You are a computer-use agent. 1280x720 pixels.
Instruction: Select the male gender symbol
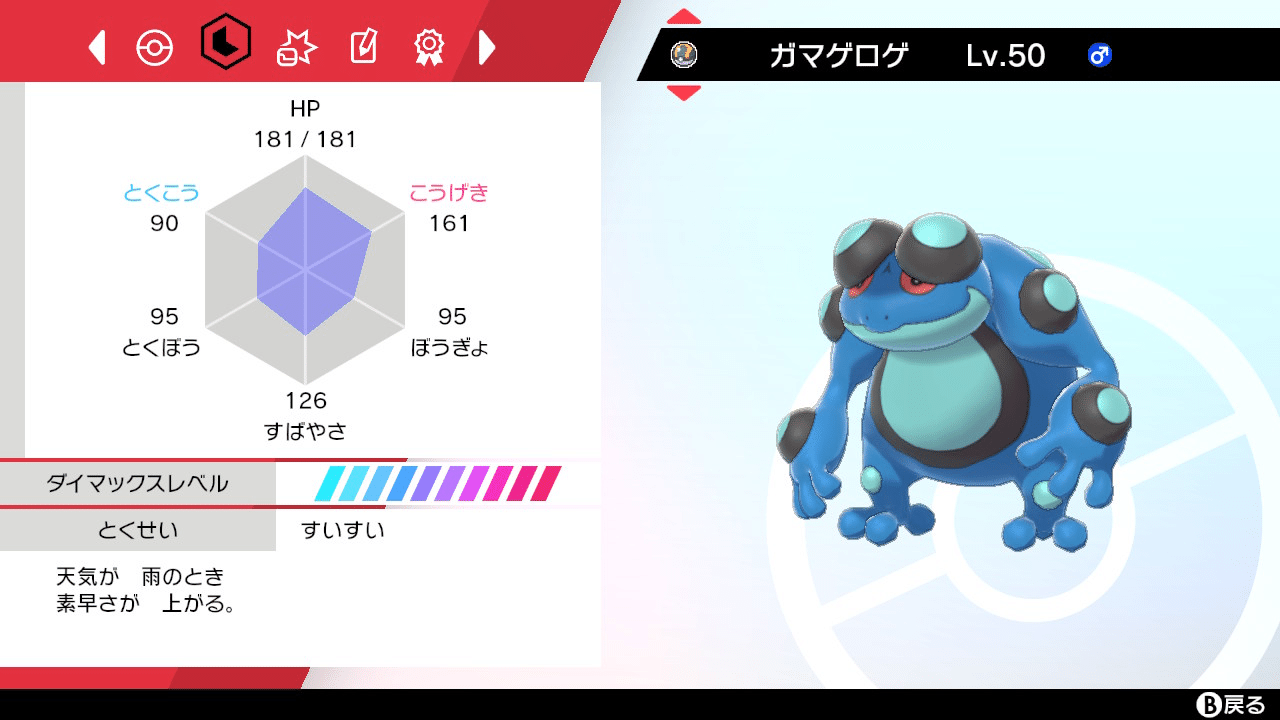pos(1098,57)
